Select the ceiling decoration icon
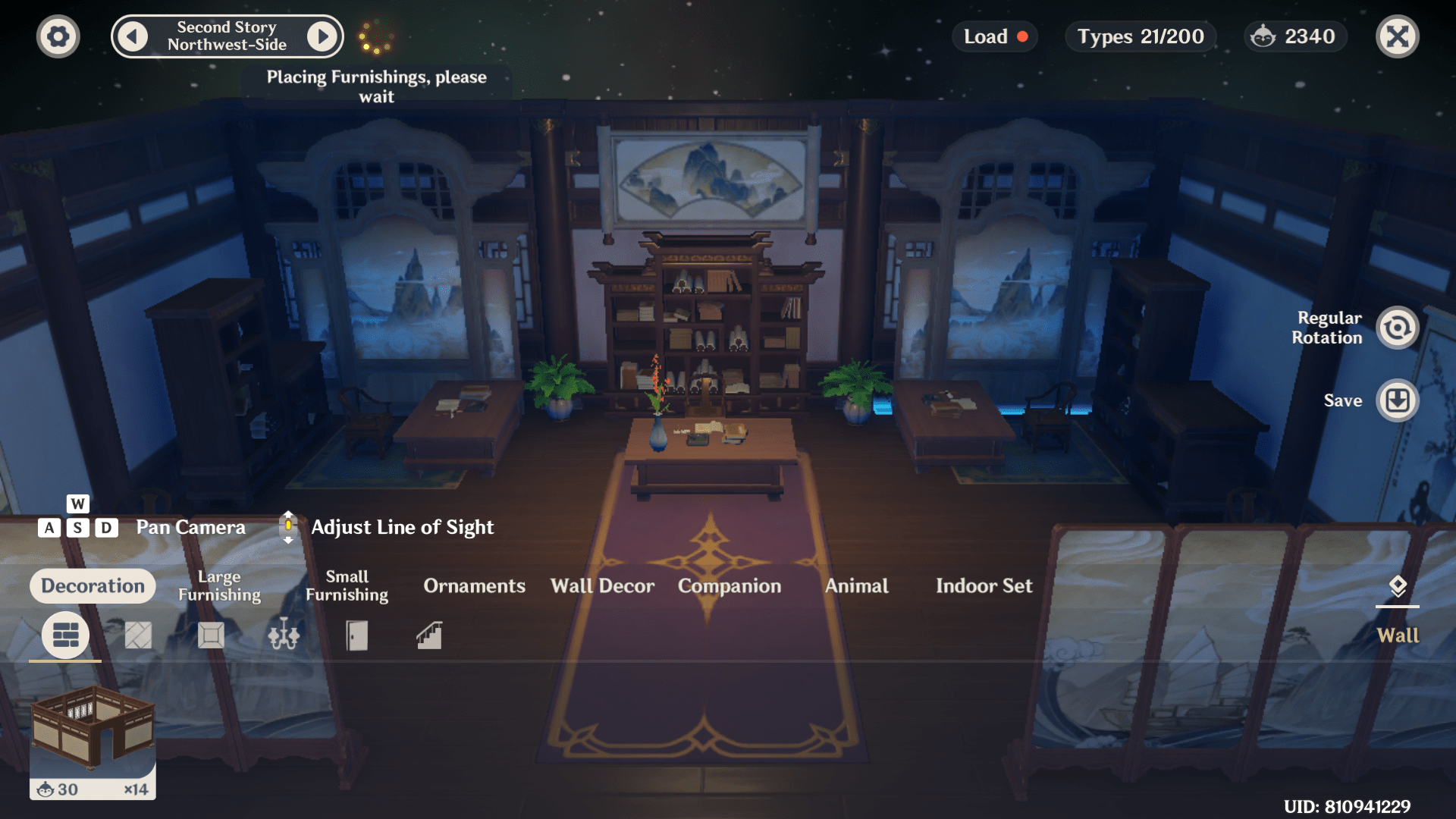Image resolution: width=1456 pixels, height=819 pixels. [x=210, y=635]
